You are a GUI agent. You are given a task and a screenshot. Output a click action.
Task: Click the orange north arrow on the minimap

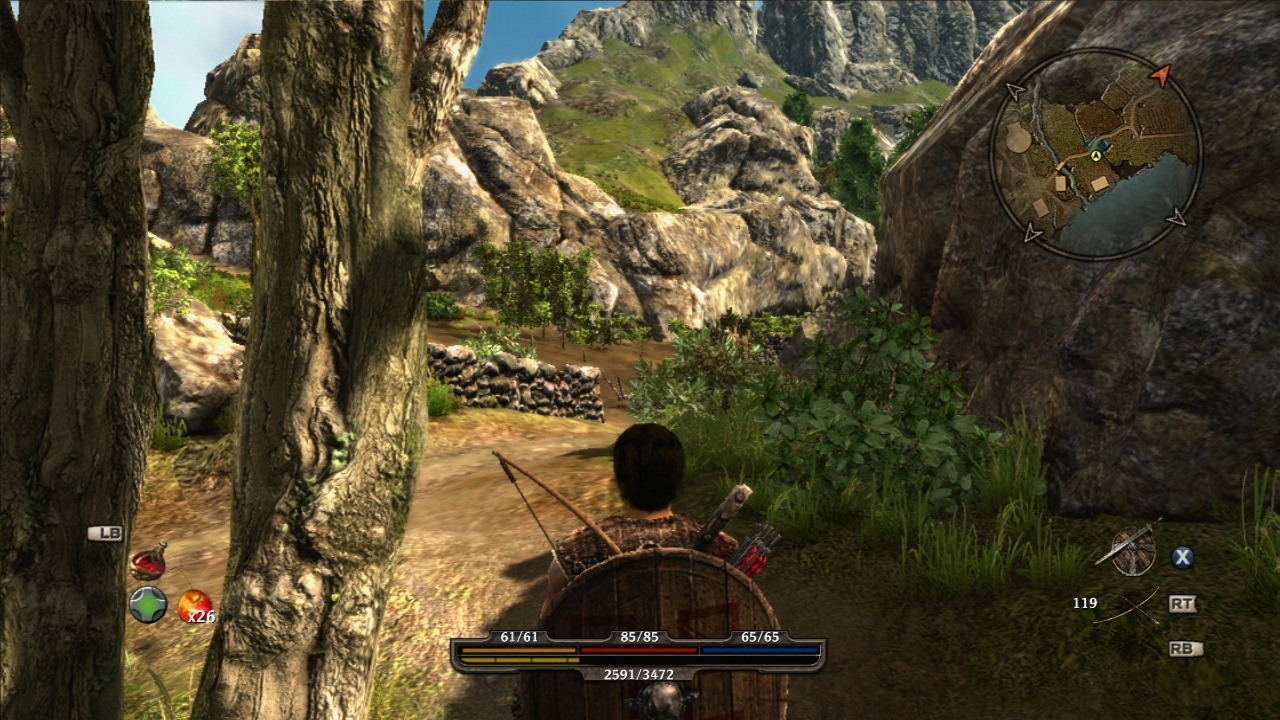[1160, 74]
